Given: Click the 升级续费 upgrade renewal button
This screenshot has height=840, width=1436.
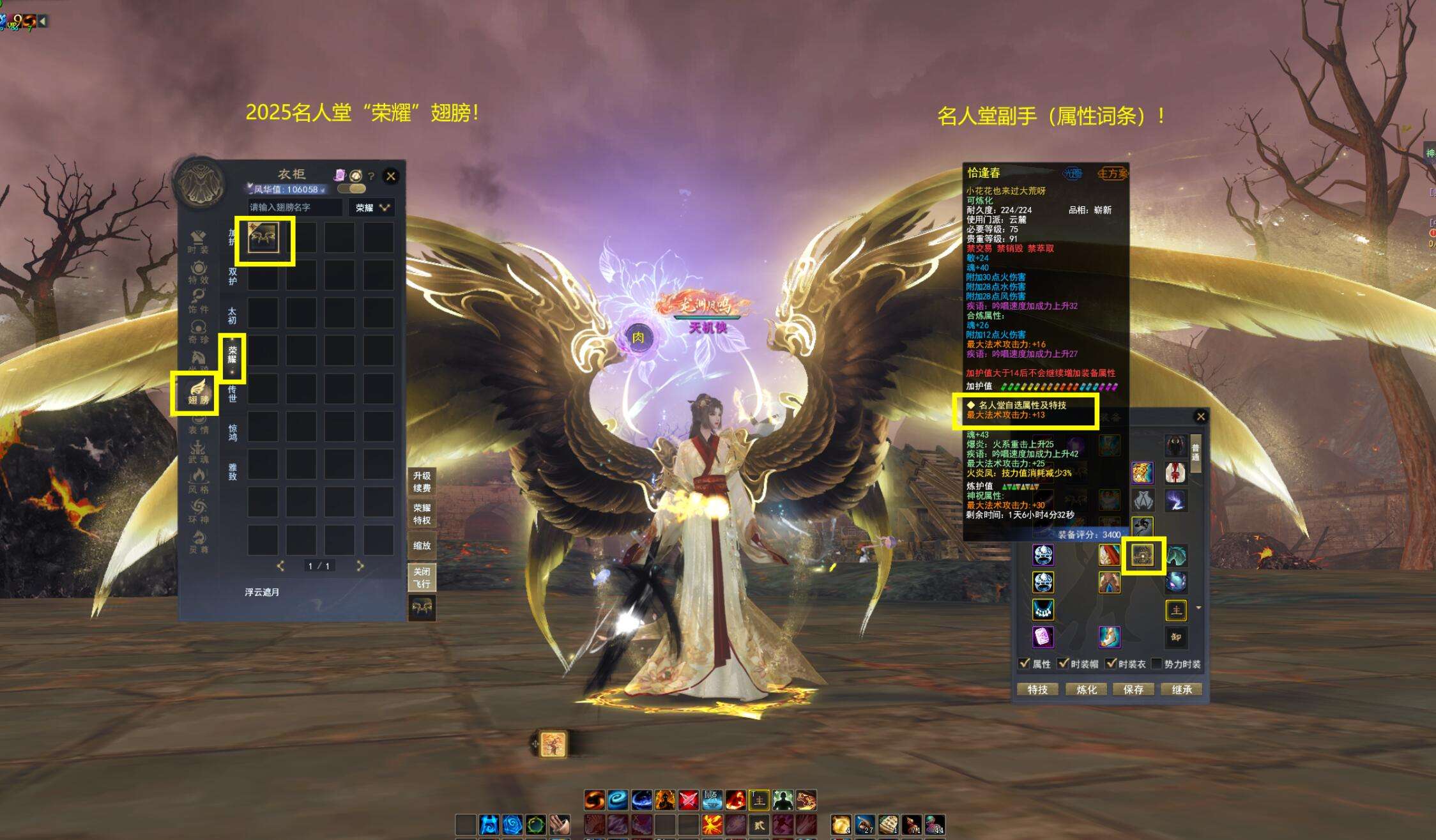Looking at the screenshot, I should [422, 482].
